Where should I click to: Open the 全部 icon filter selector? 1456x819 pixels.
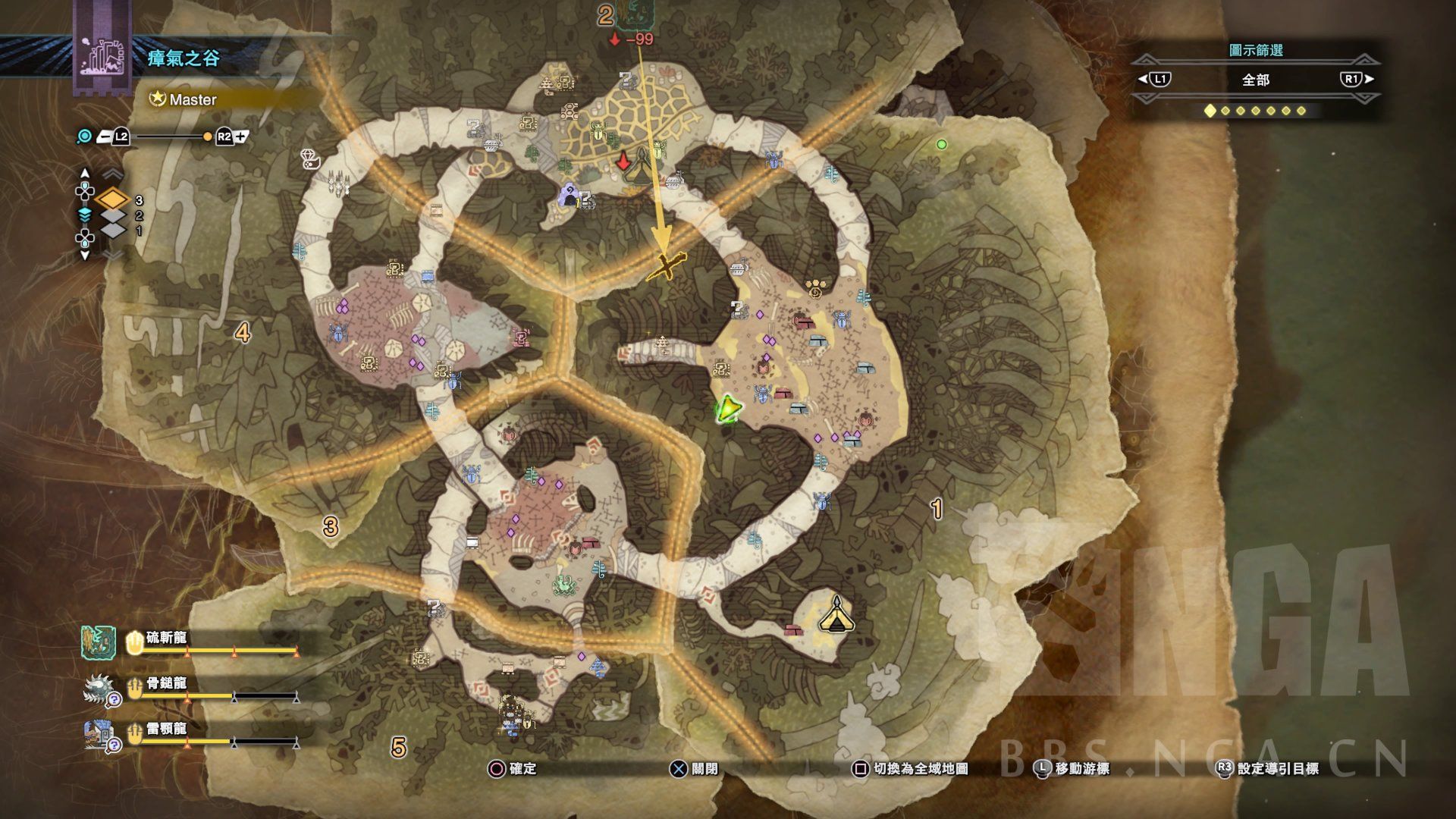click(1255, 80)
